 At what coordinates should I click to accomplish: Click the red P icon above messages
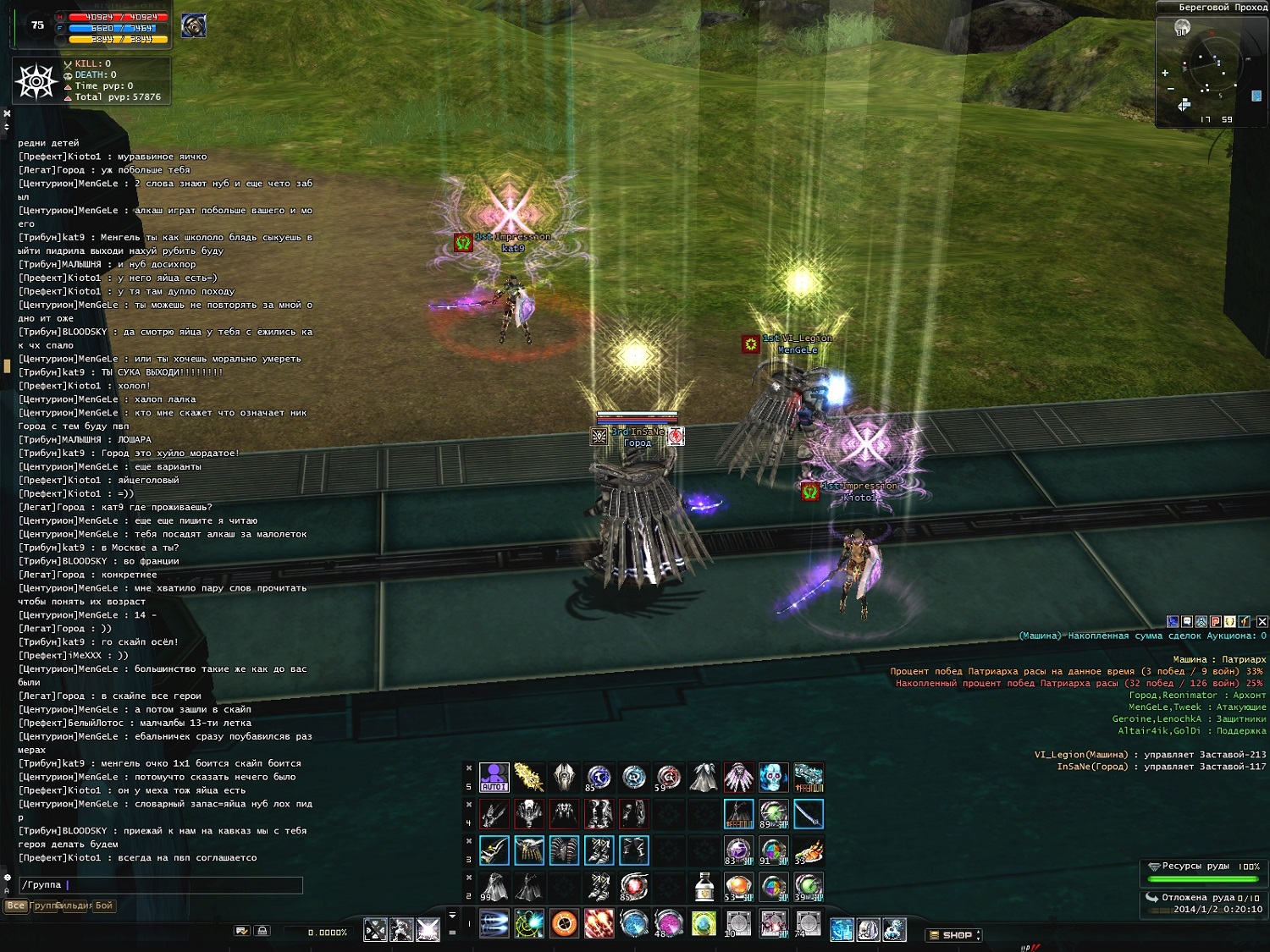click(x=1216, y=622)
